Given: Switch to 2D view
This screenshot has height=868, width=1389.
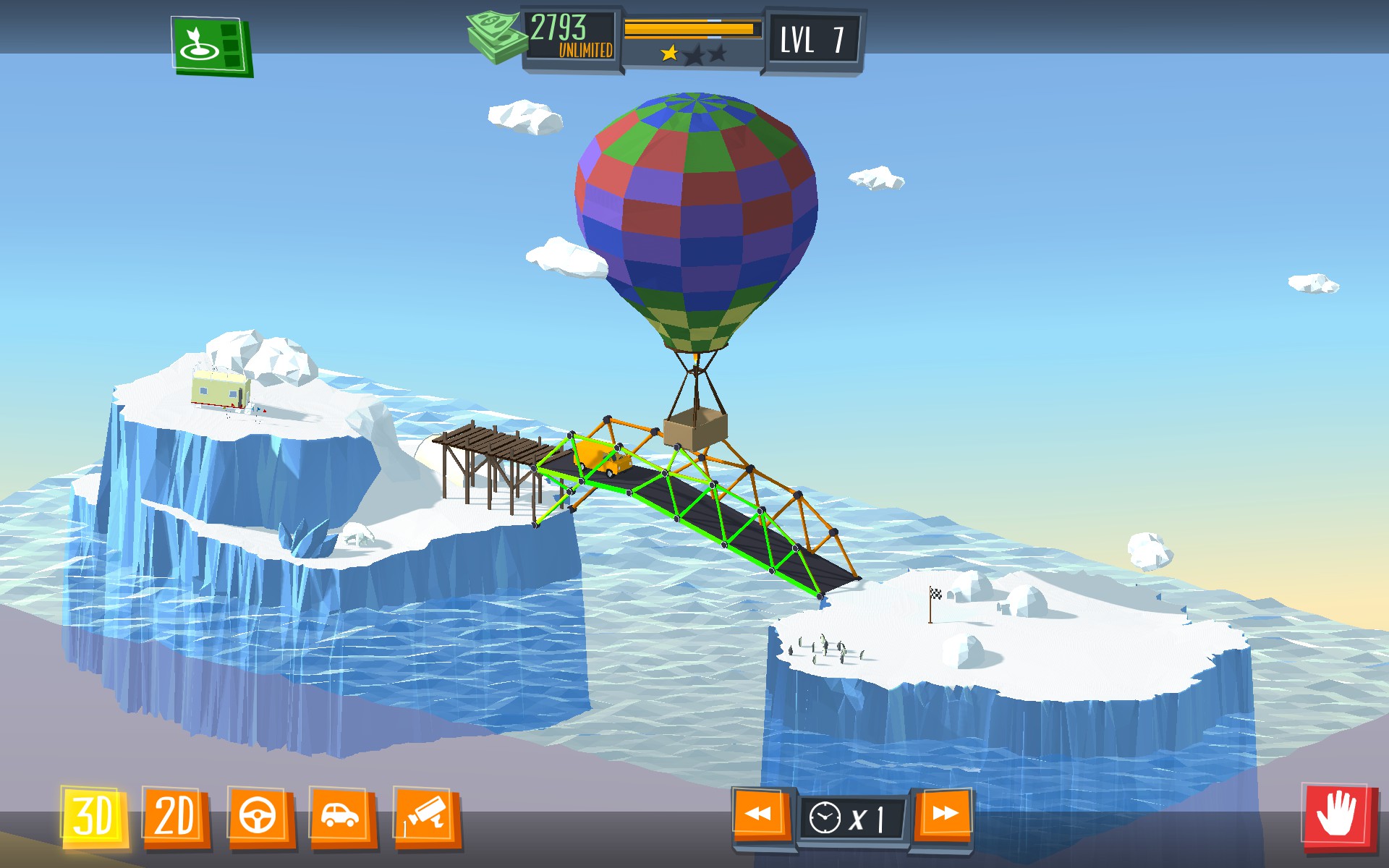Looking at the screenshot, I should (176, 817).
